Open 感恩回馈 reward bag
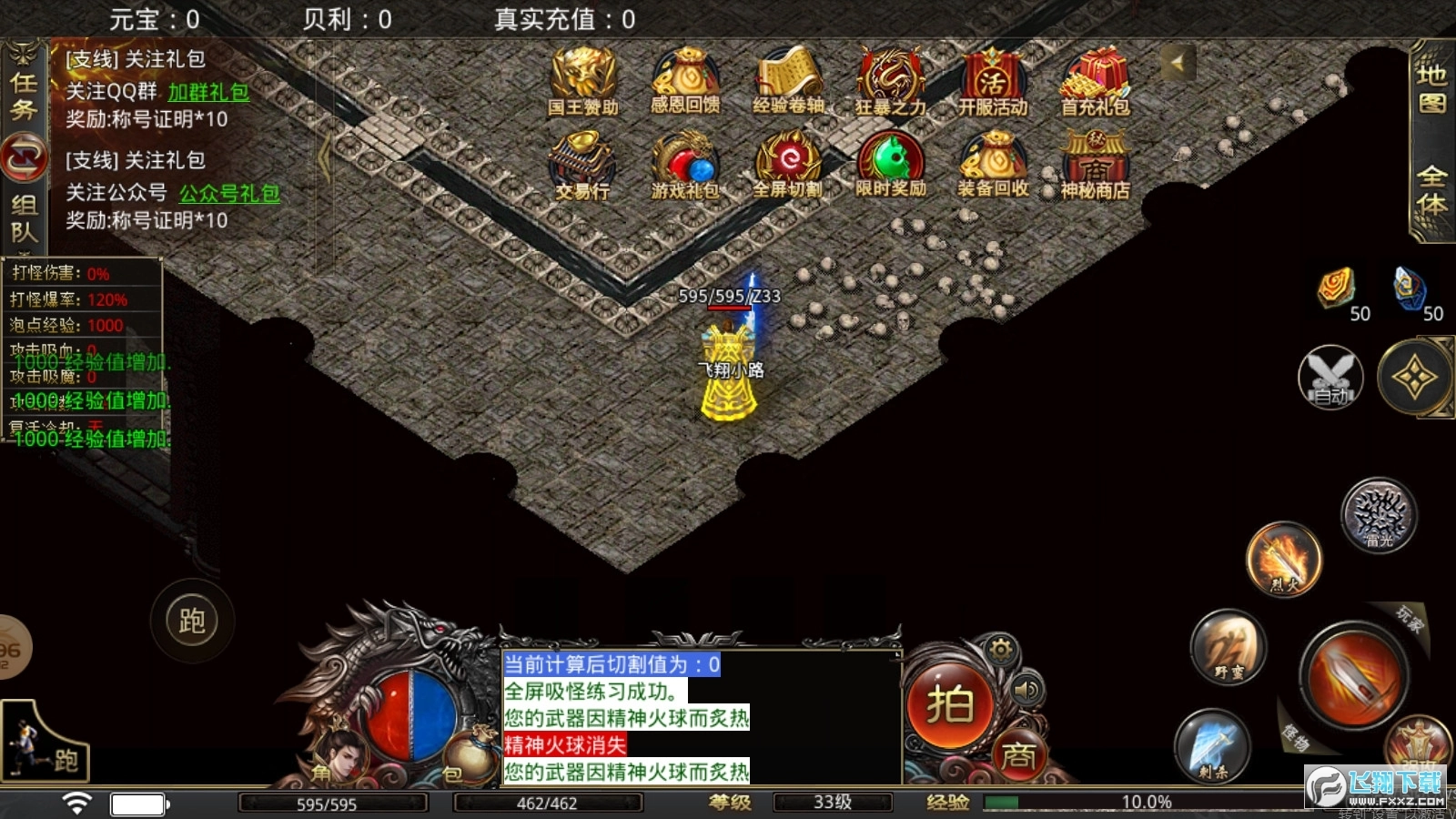1456x819 pixels. [685, 80]
